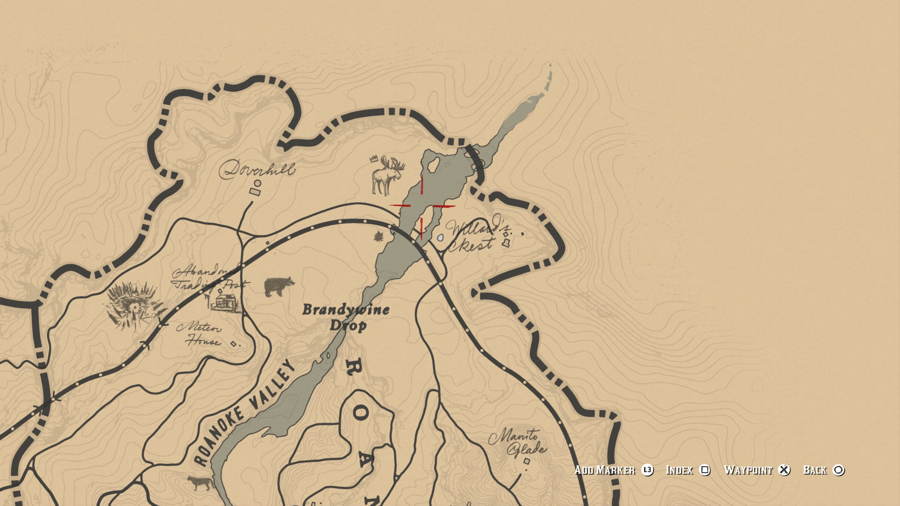
Task: Choose the Add Marker option
Action: (x=613, y=470)
